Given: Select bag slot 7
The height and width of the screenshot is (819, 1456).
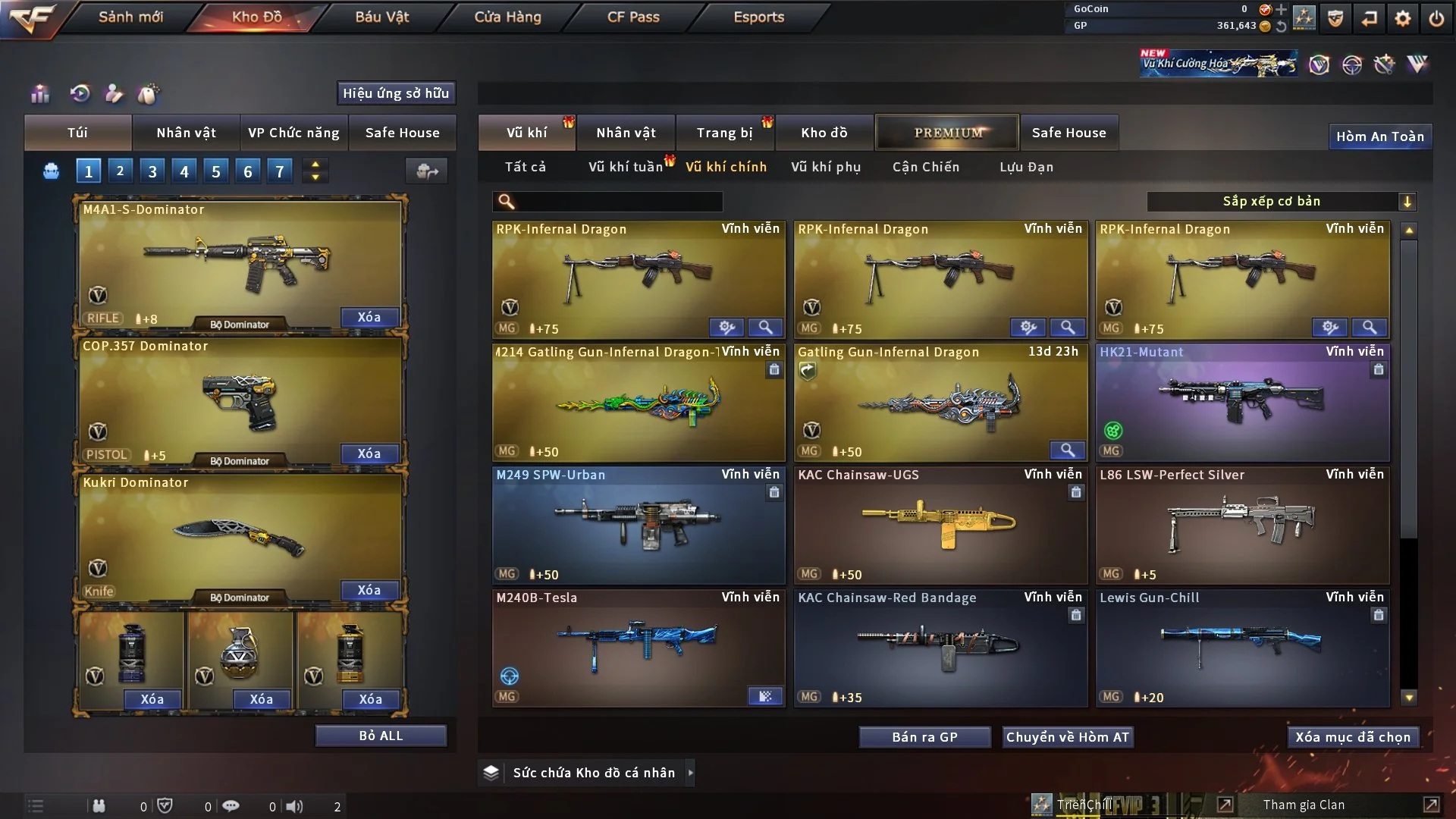Looking at the screenshot, I should point(279,171).
